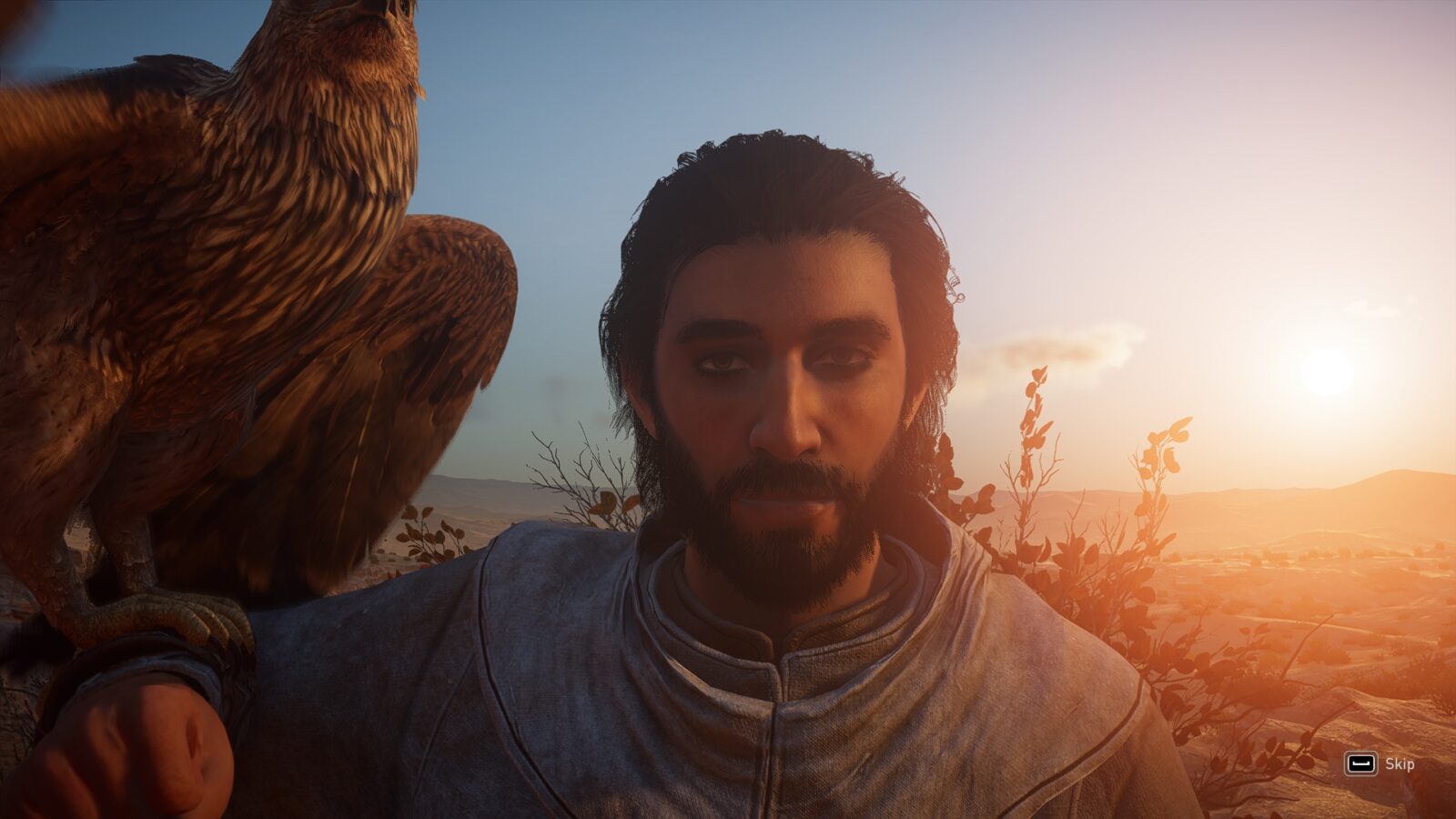Image resolution: width=1456 pixels, height=819 pixels.
Task: Skip the cutscene
Action: [1380, 763]
